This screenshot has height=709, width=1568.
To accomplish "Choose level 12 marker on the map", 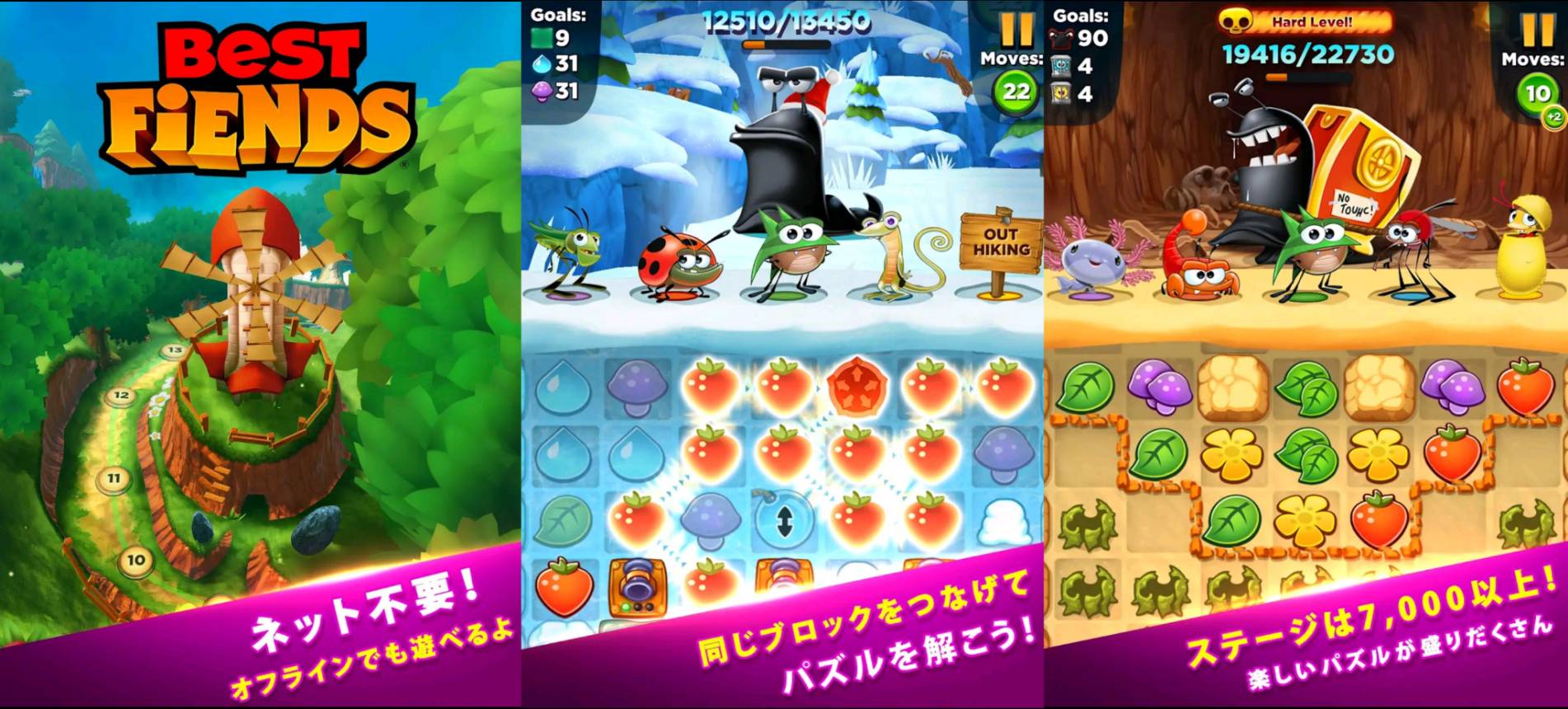I will coord(122,395).
